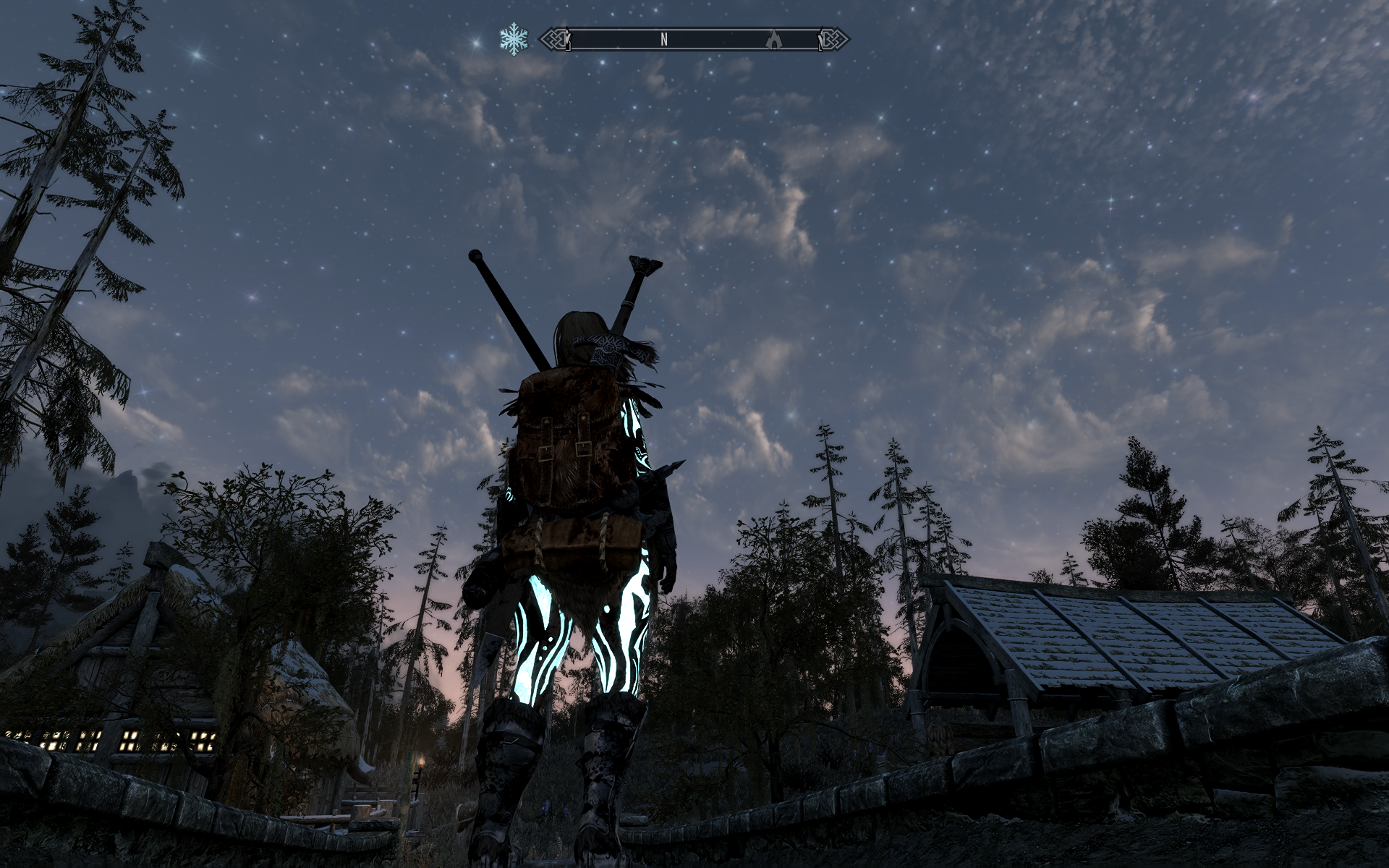Click the N heading on the compass bar
Screen dimensions: 1389x868
[663, 40]
